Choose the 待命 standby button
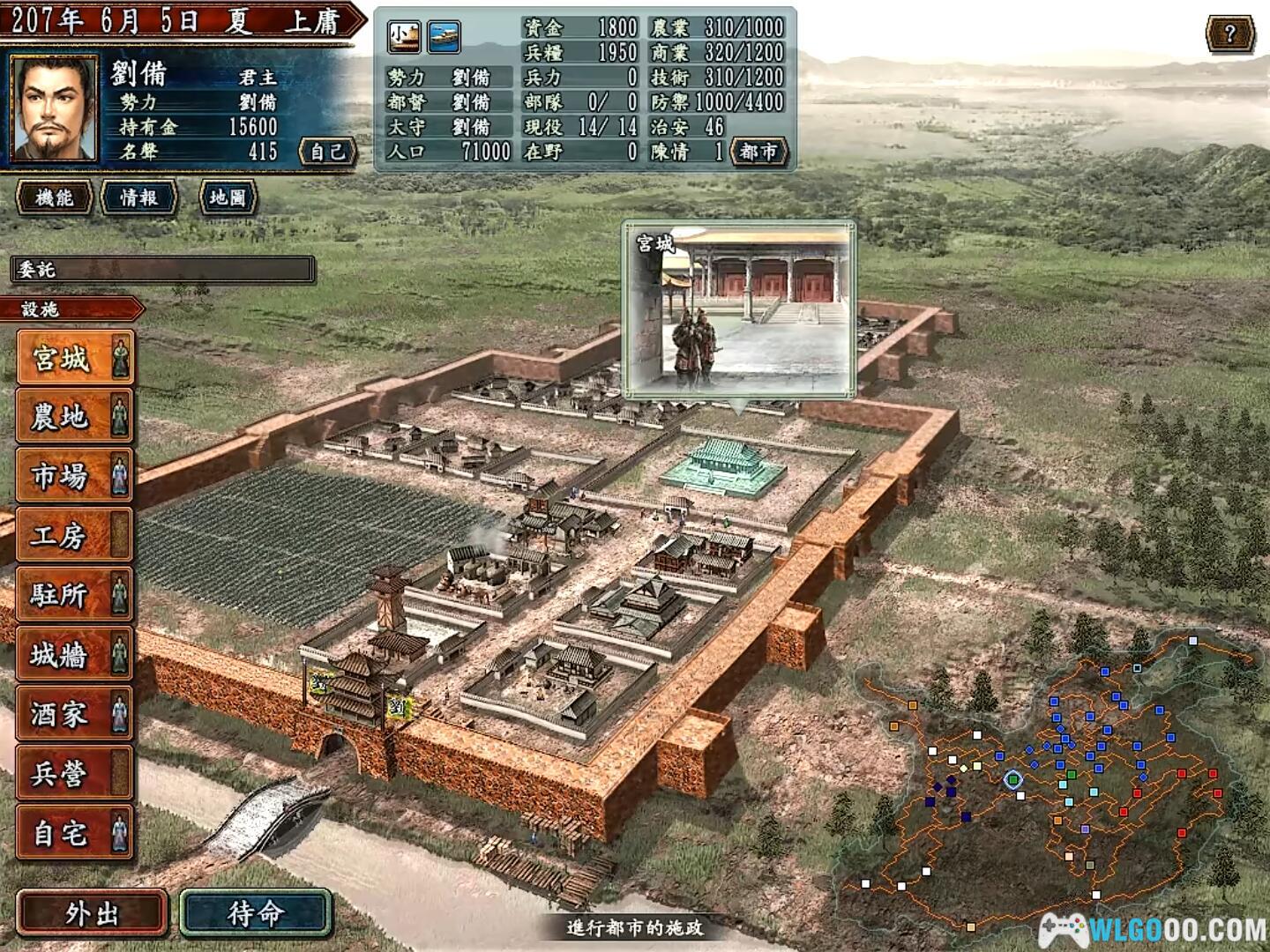This screenshot has height=952, width=1270. [256, 913]
